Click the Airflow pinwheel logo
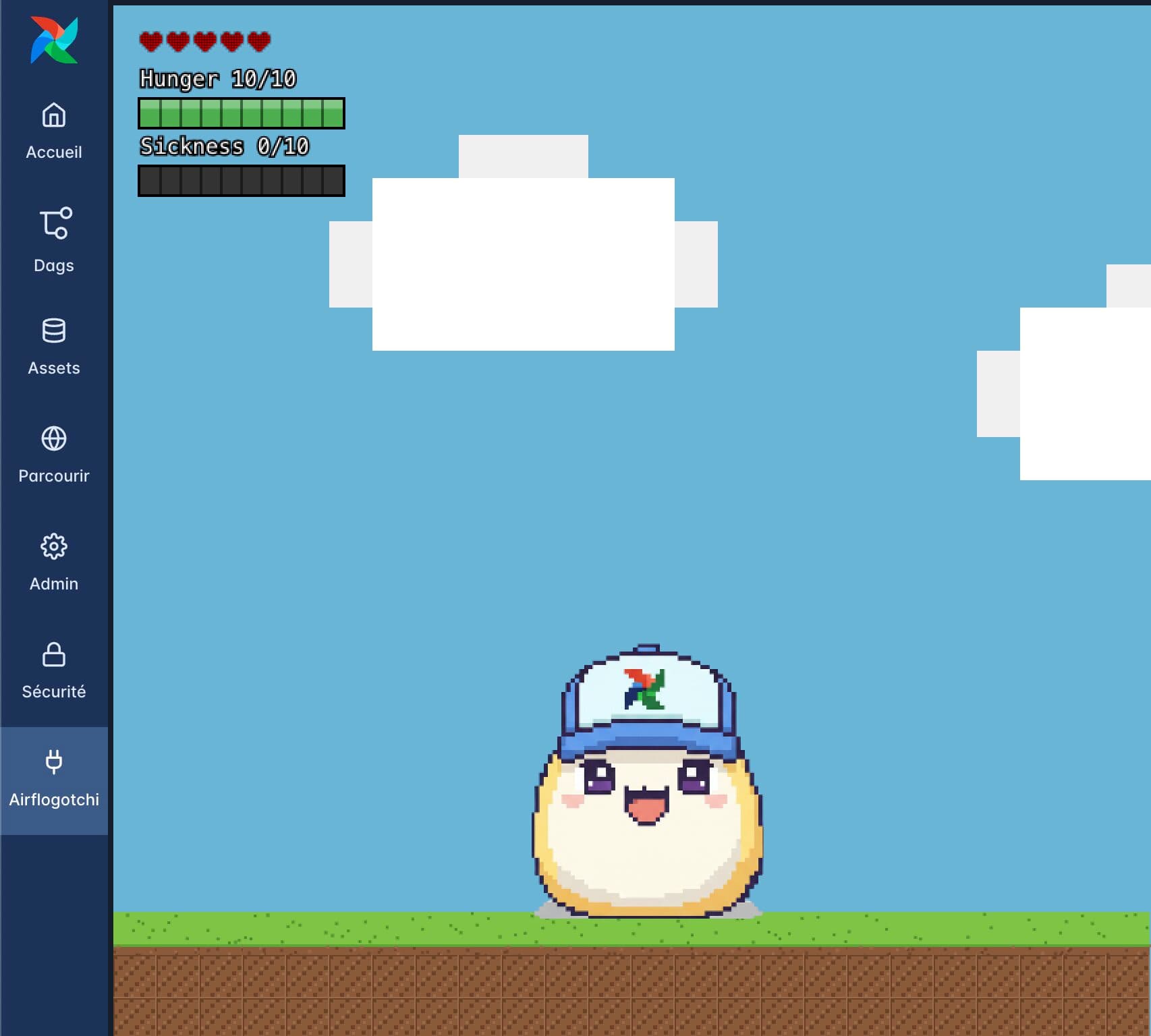The image size is (1151, 1036). click(x=54, y=38)
